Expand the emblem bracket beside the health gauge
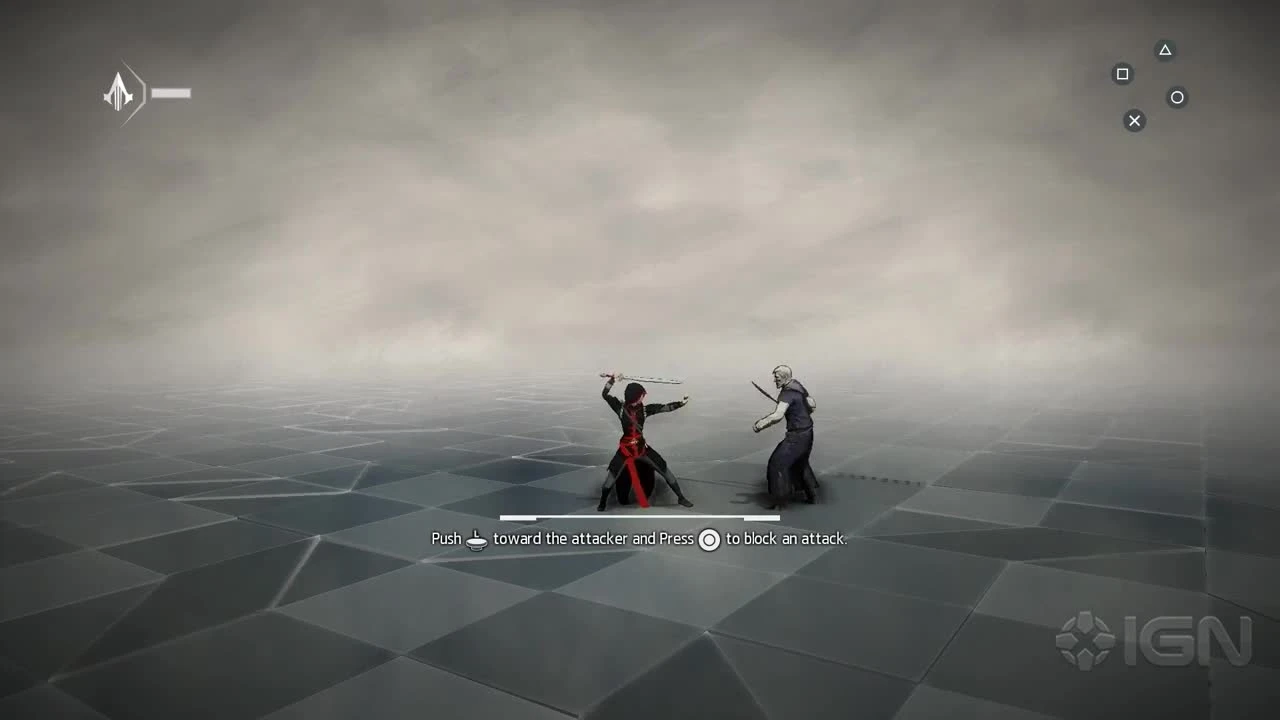Viewport: 1280px width, 720px height. [135, 93]
